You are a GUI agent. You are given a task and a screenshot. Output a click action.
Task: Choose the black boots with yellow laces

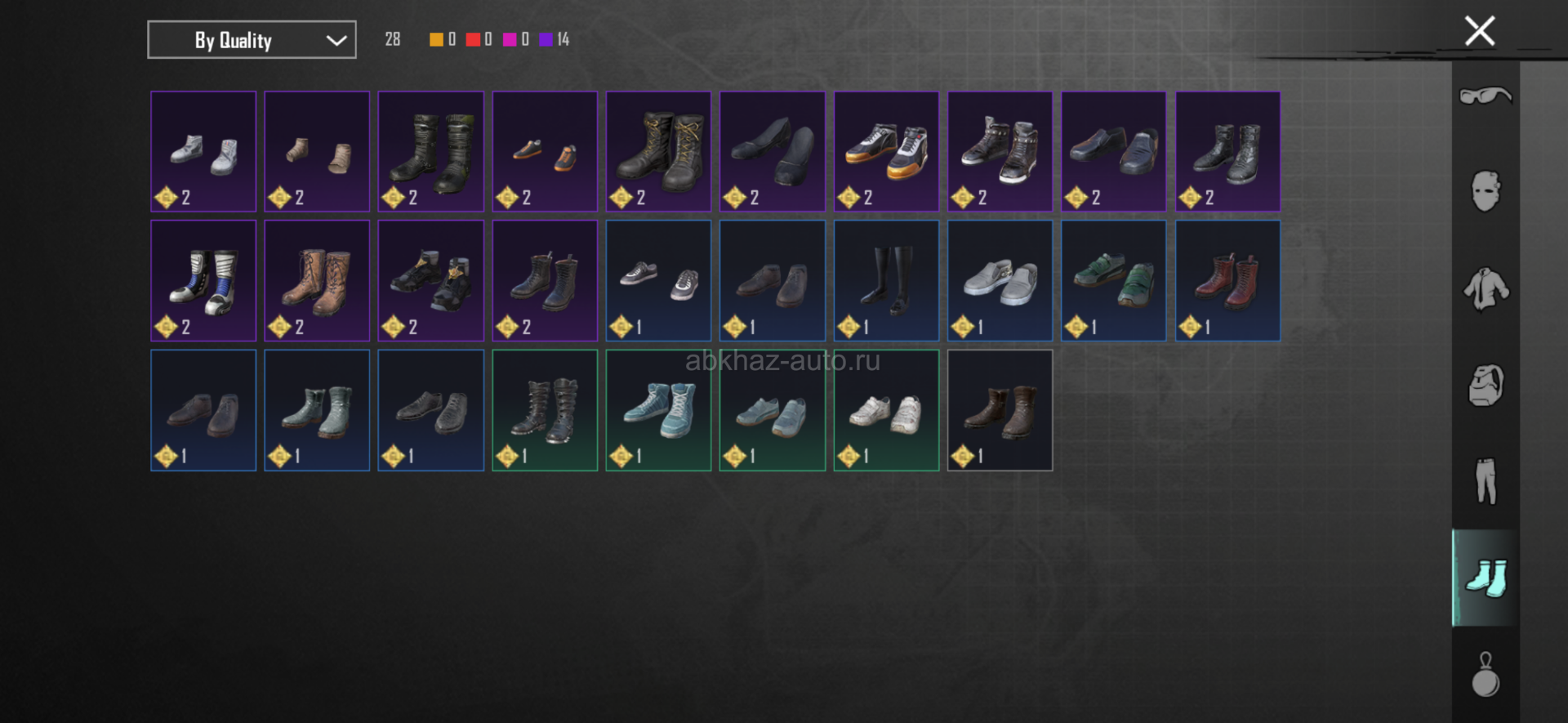[658, 152]
